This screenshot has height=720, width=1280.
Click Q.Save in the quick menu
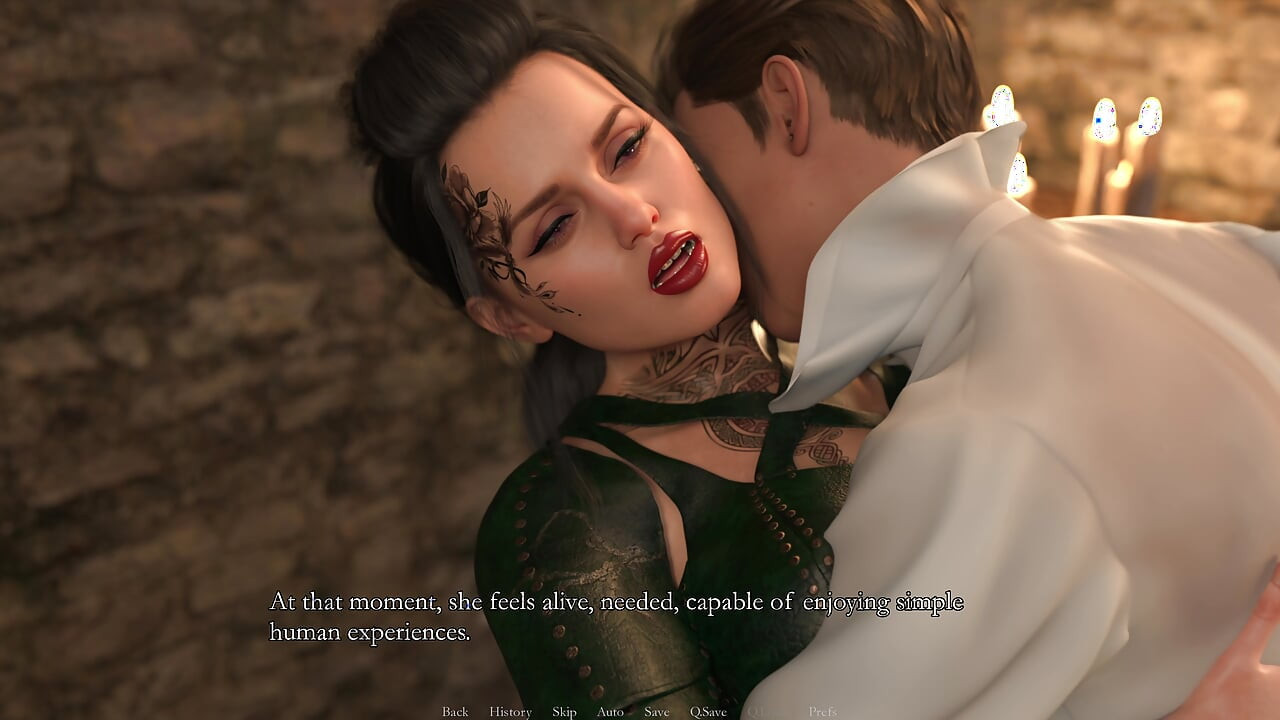click(x=709, y=711)
